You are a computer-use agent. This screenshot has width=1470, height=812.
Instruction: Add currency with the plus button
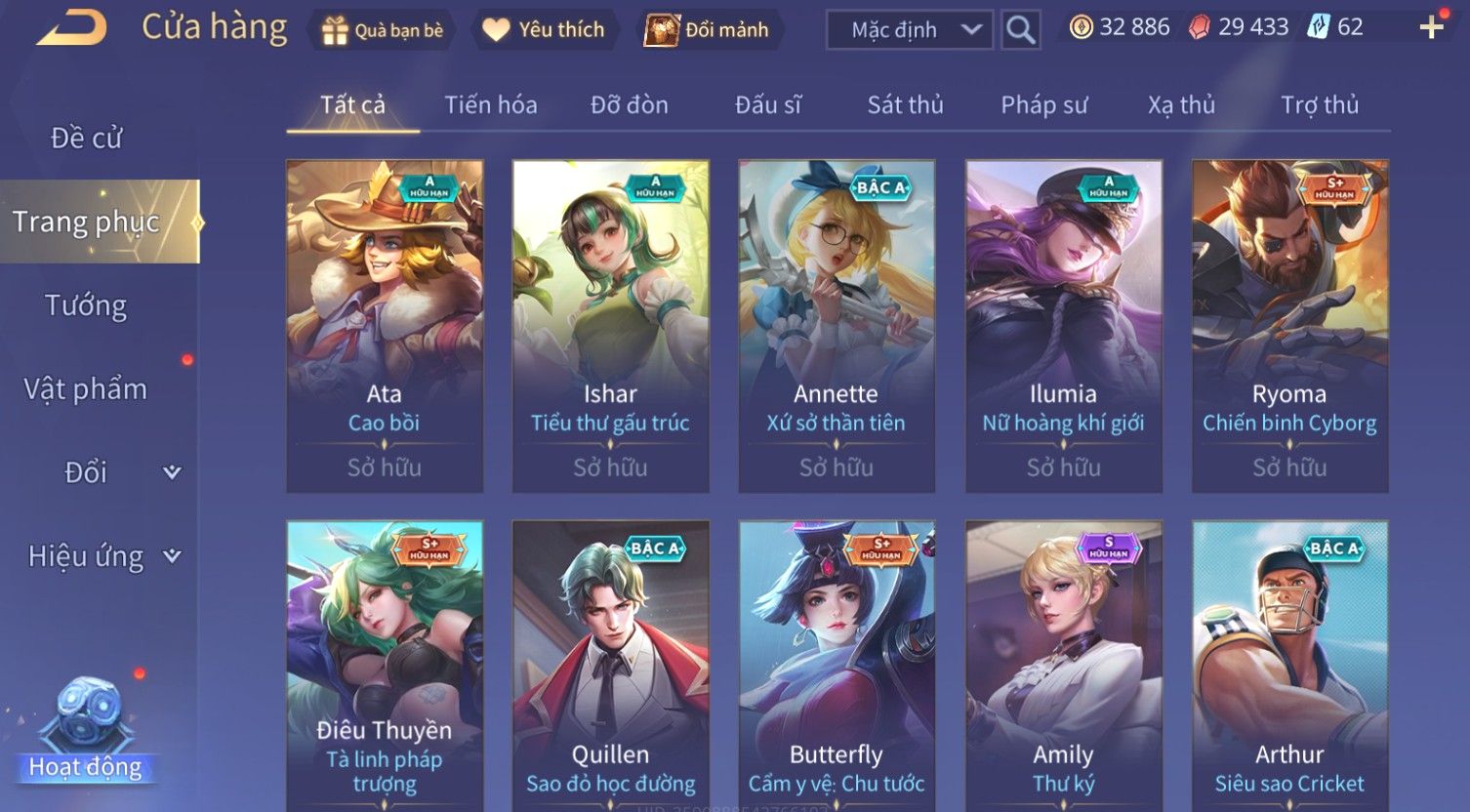click(x=1431, y=27)
